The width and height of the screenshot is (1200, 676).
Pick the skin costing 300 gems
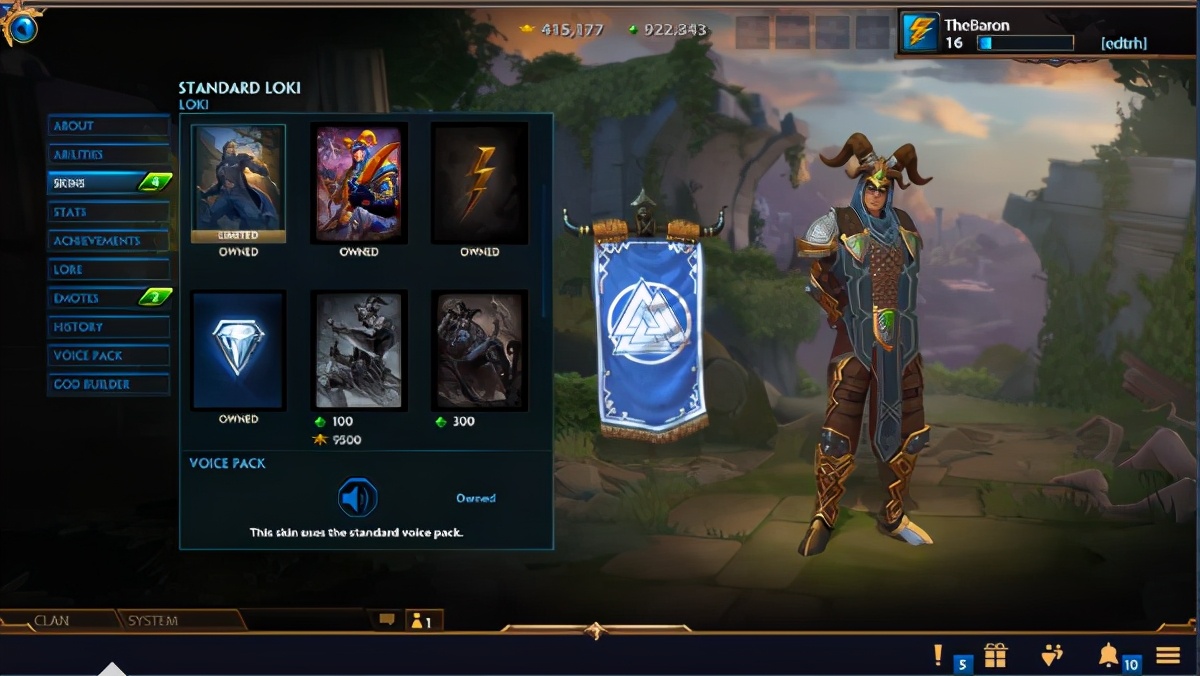point(479,350)
